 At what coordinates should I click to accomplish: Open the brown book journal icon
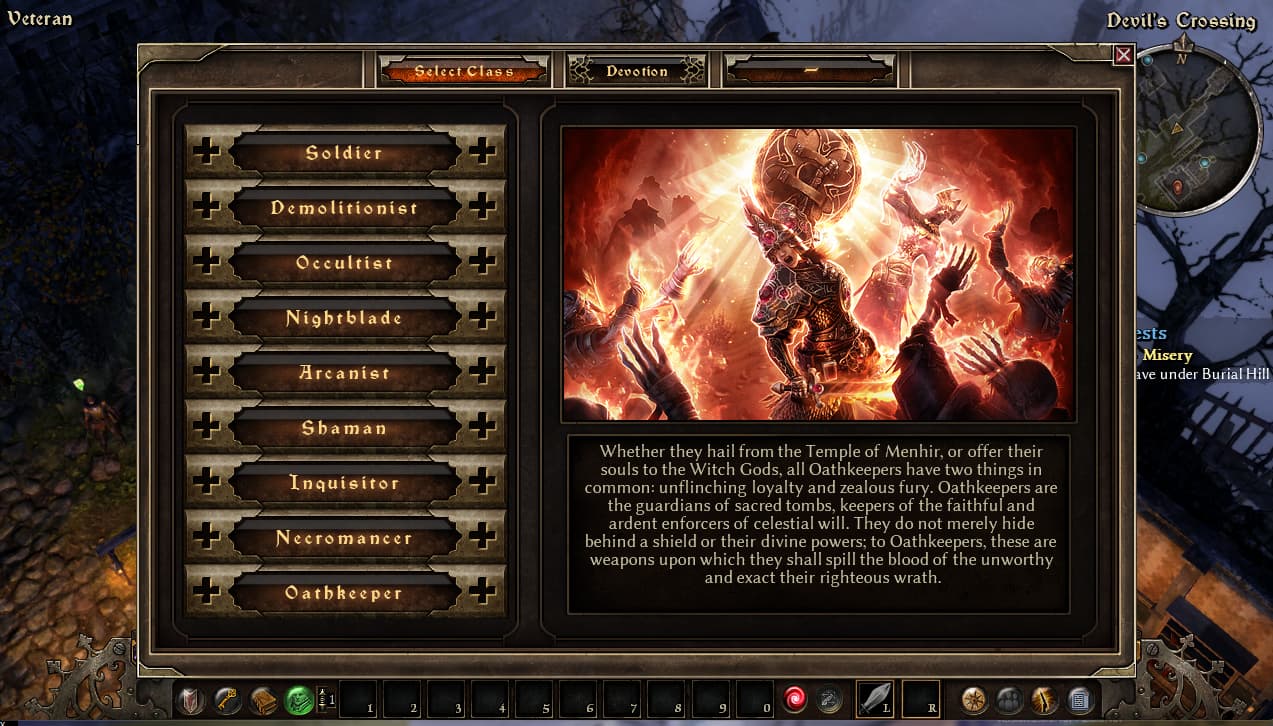(263, 700)
